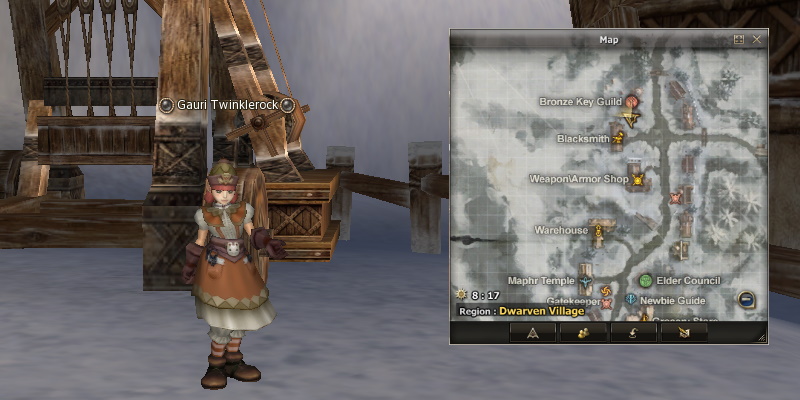Click the first map toolbar button with triangle icon
The width and height of the screenshot is (800, 400).
533,333
